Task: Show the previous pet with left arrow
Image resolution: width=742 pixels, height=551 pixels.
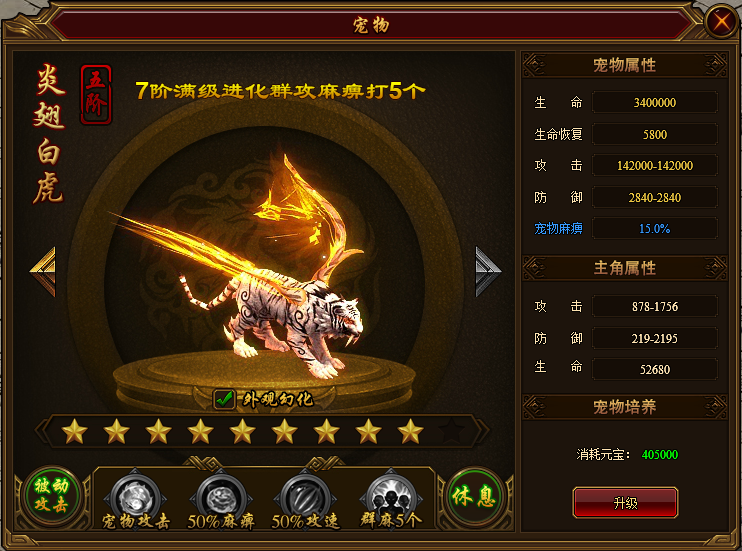Action: pos(42,271)
